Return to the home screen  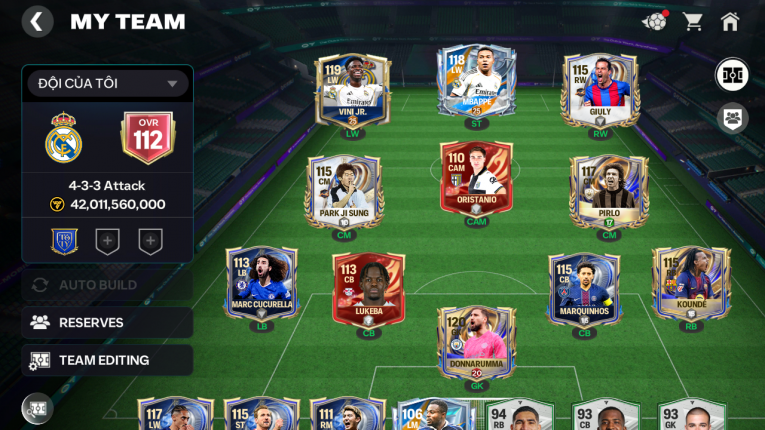[730, 21]
